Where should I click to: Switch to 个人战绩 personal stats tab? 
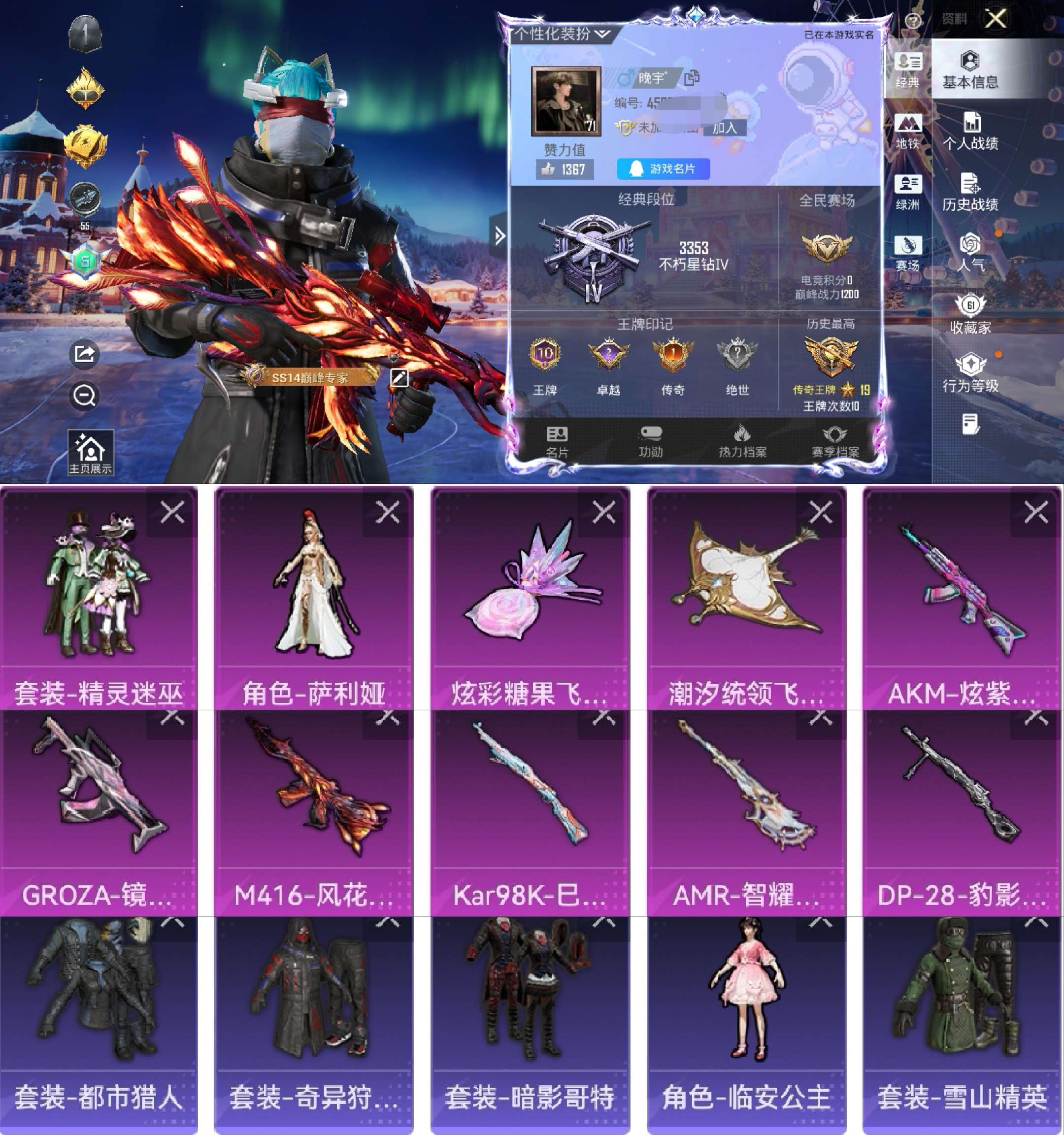pyautogui.click(x=970, y=132)
